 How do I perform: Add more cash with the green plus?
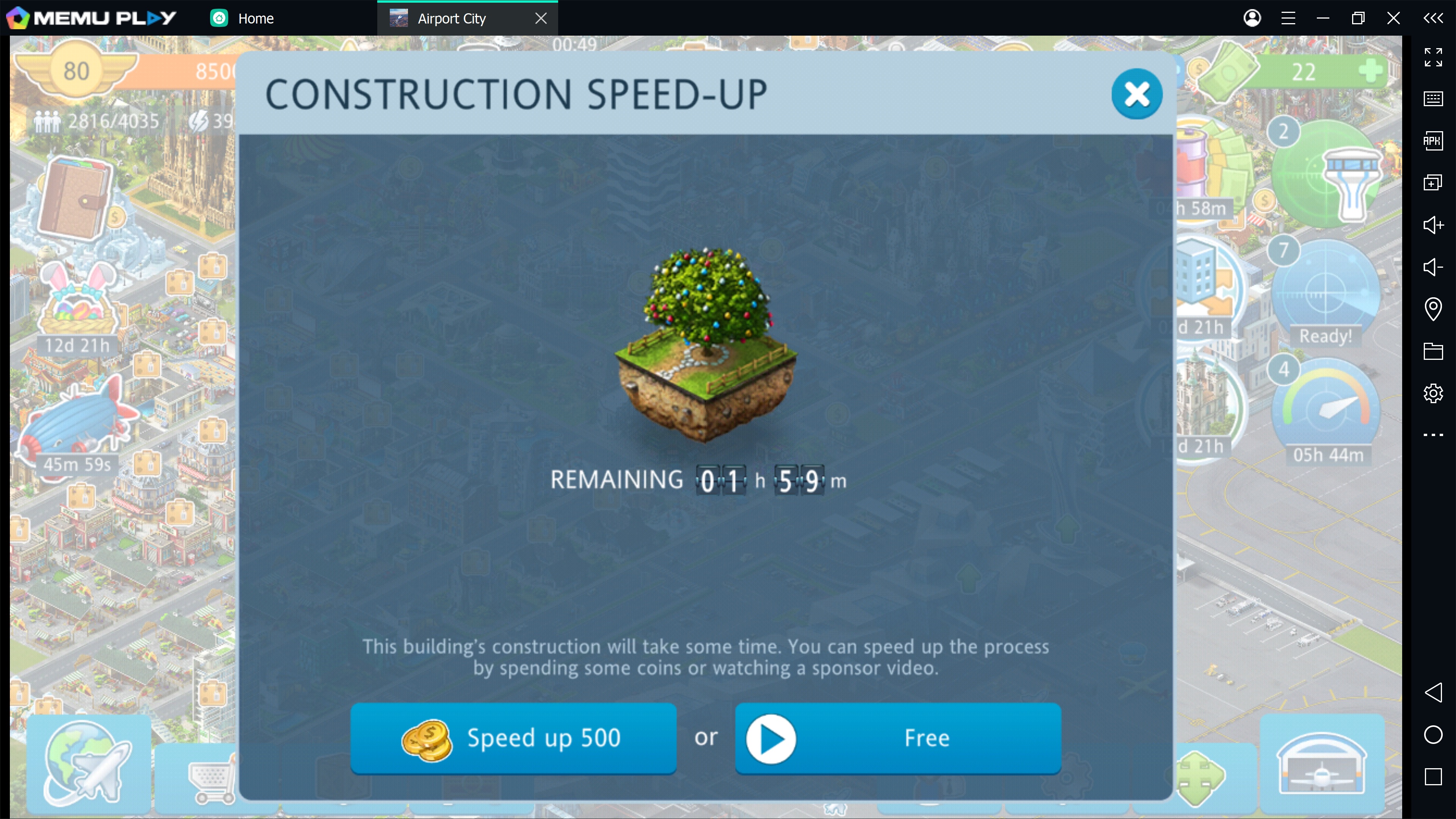(x=1370, y=71)
